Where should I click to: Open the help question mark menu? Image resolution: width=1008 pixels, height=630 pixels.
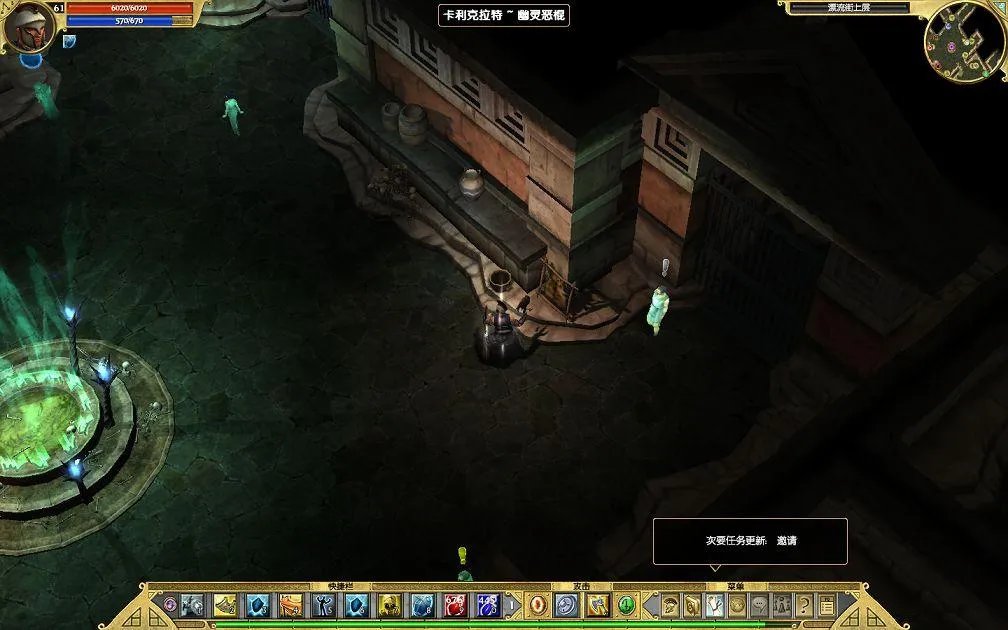(x=804, y=605)
